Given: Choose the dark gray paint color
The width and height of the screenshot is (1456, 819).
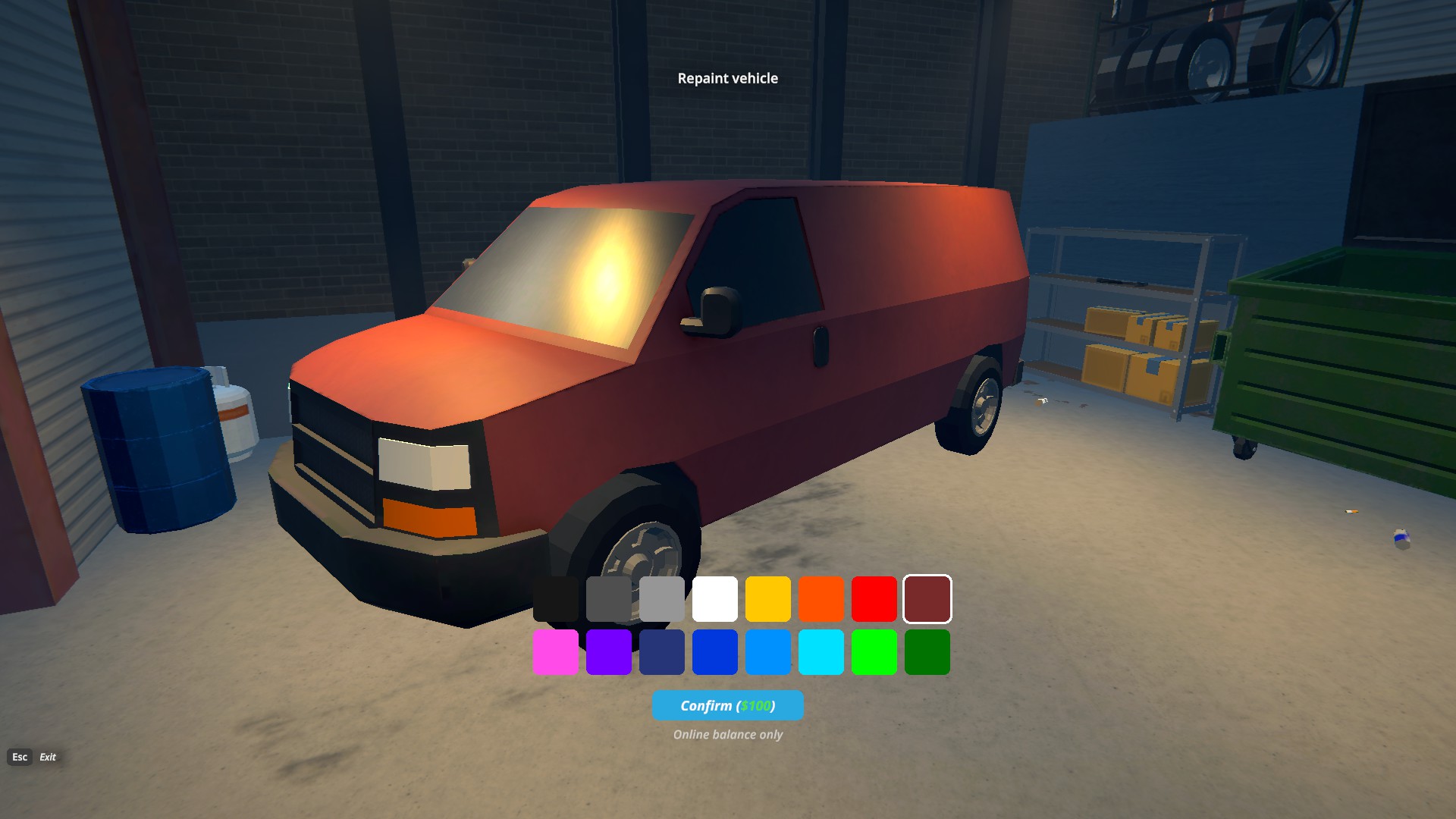Looking at the screenshot, I should (x=609, y=599).
